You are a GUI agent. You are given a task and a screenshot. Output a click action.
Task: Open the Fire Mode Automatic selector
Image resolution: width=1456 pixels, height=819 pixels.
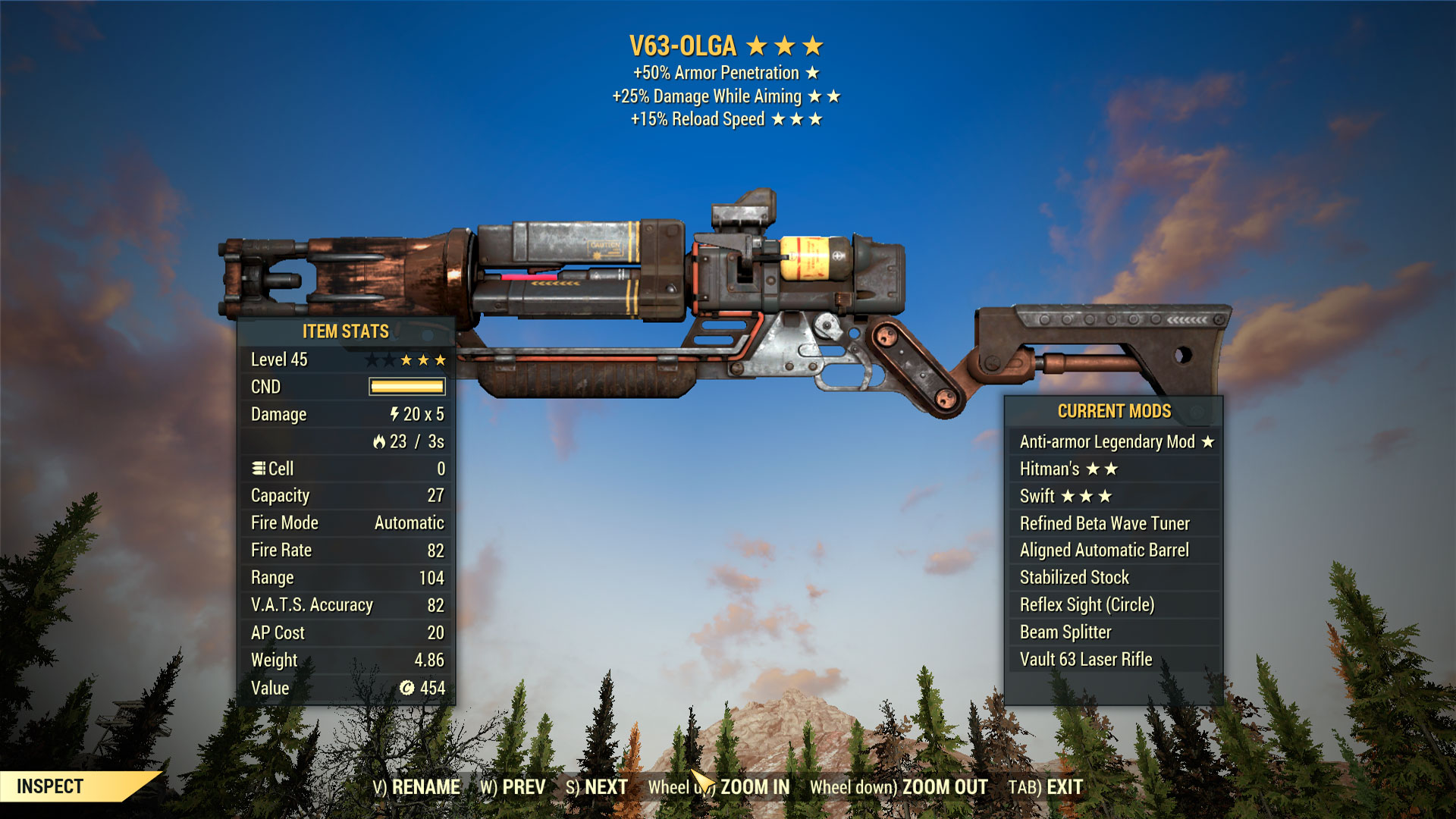point(409,522)
